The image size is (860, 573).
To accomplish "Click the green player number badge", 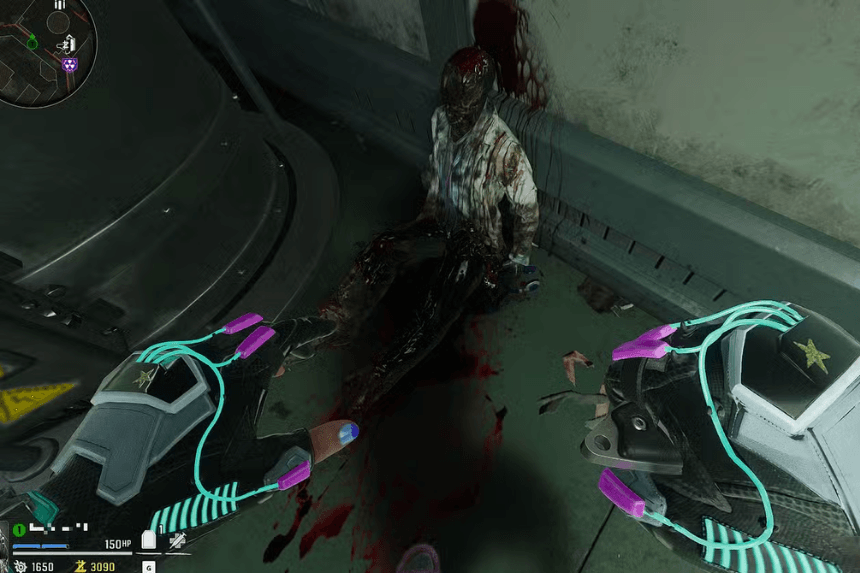I will coord(18,529).
